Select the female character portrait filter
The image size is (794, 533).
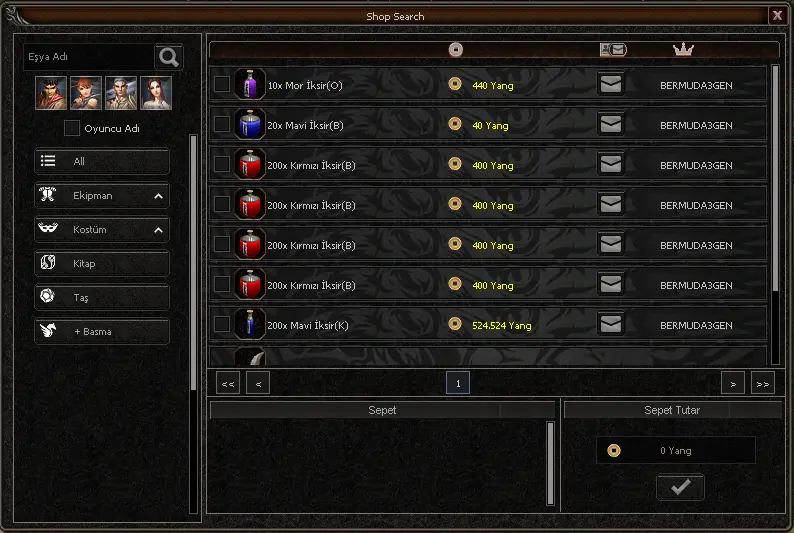[156, 93]
